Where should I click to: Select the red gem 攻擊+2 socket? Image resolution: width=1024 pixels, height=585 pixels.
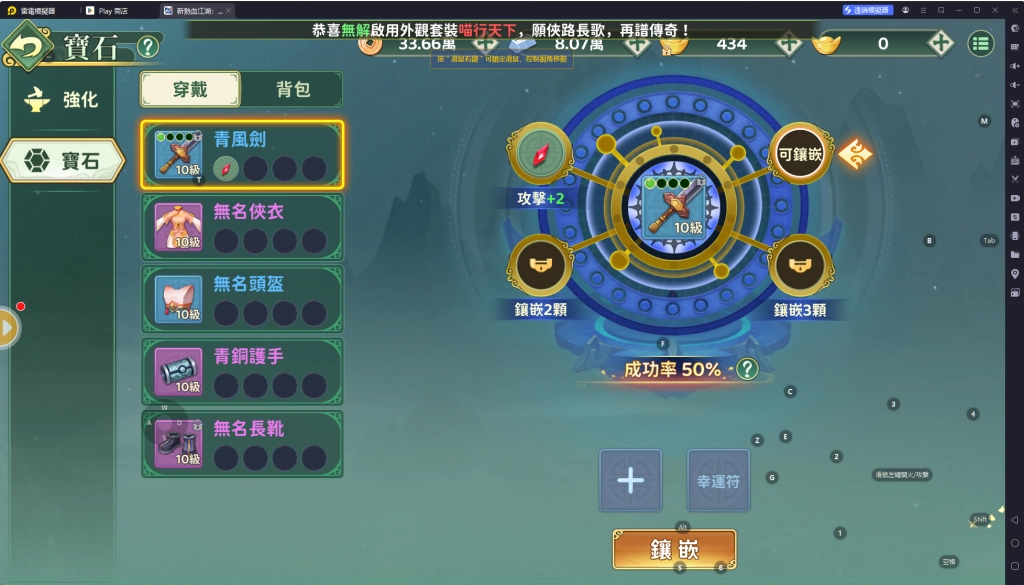540,154
